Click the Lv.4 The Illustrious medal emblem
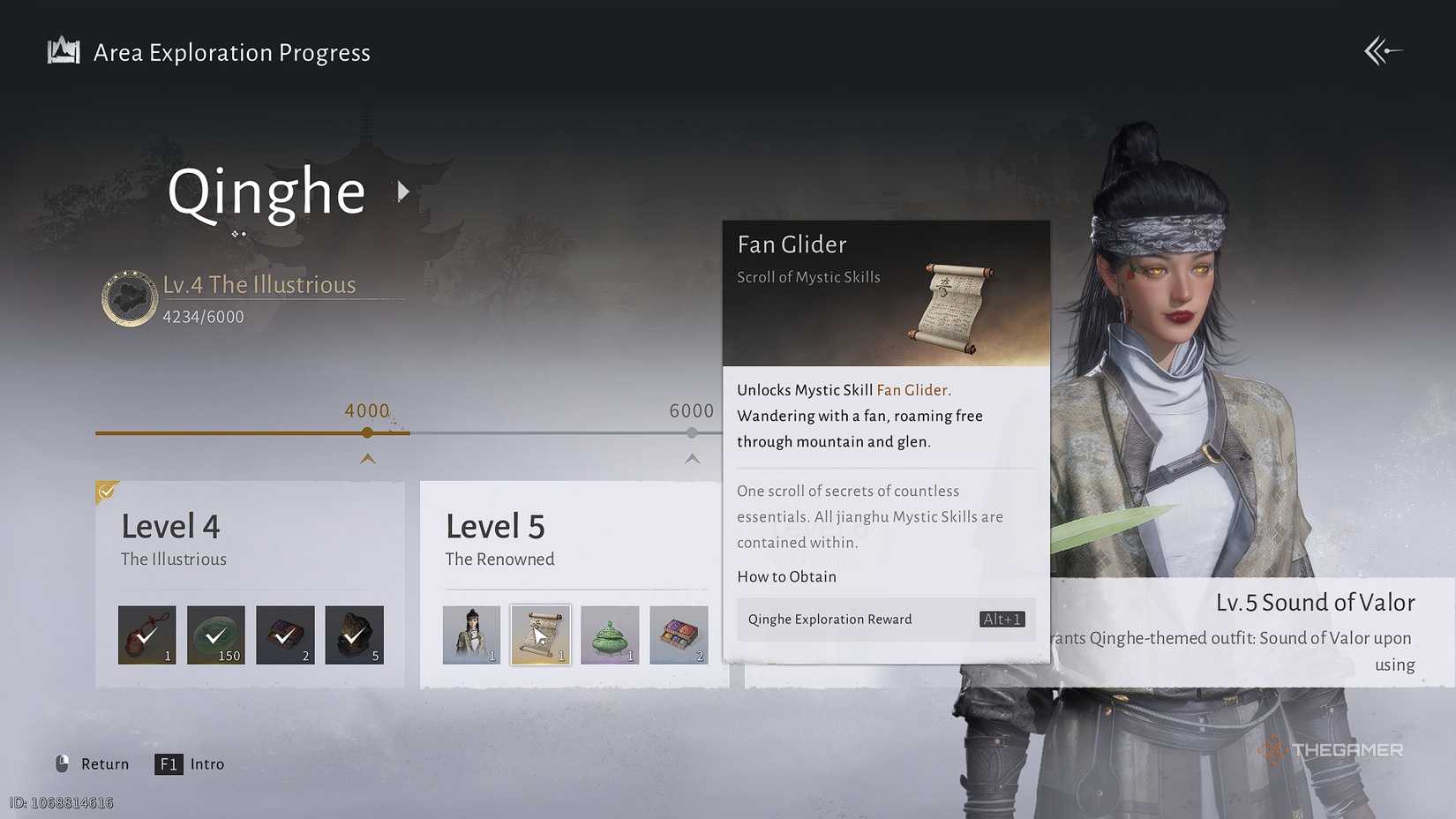The width and height of the screenshot is (1456, 819). pos(130,298)
